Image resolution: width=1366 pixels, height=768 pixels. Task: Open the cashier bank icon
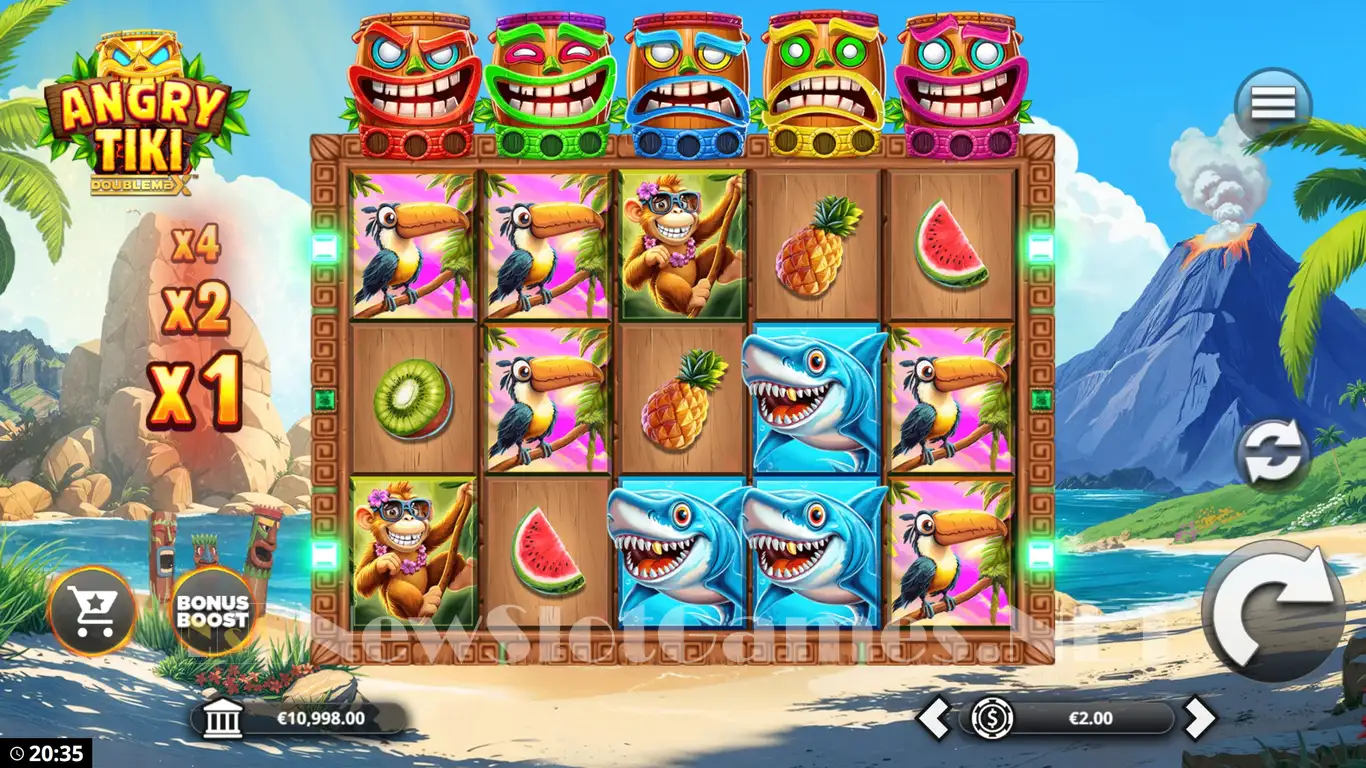222,718
